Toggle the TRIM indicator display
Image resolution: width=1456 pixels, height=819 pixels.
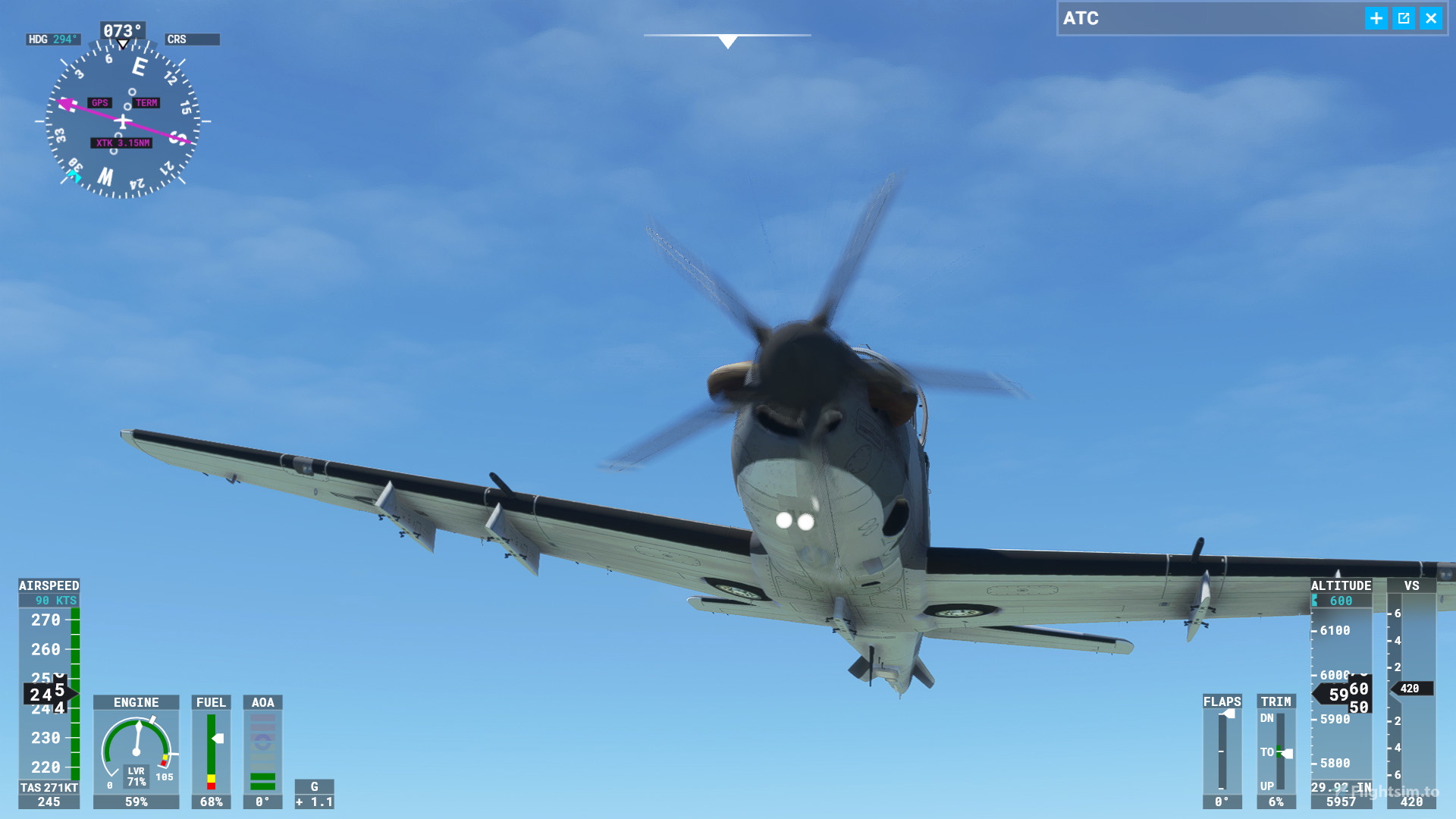tap(1276, 701)
